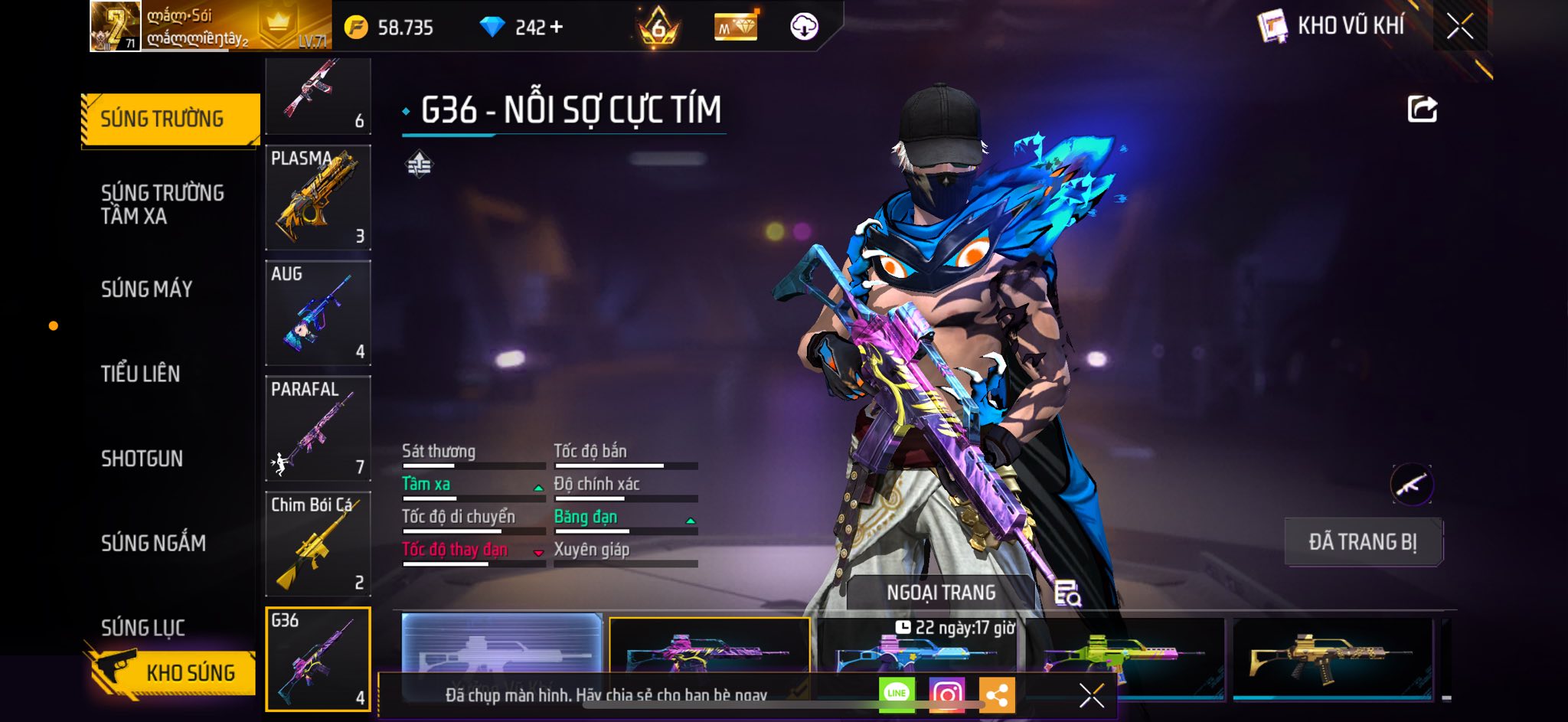Click the Đã Trang Bị equipped button

pyautogui.click(x=1363, y=542)
